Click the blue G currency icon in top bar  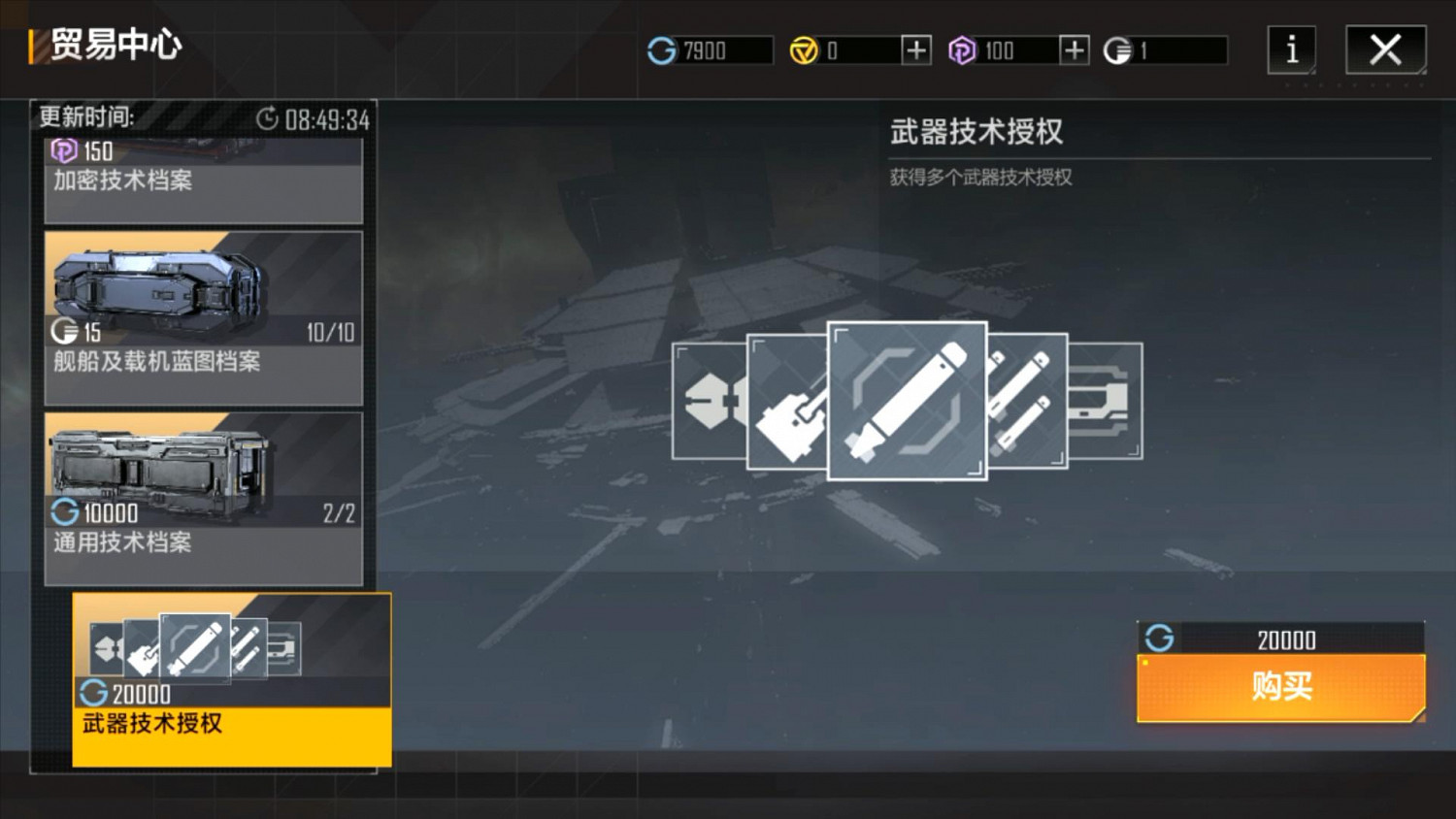pos(663,50)
